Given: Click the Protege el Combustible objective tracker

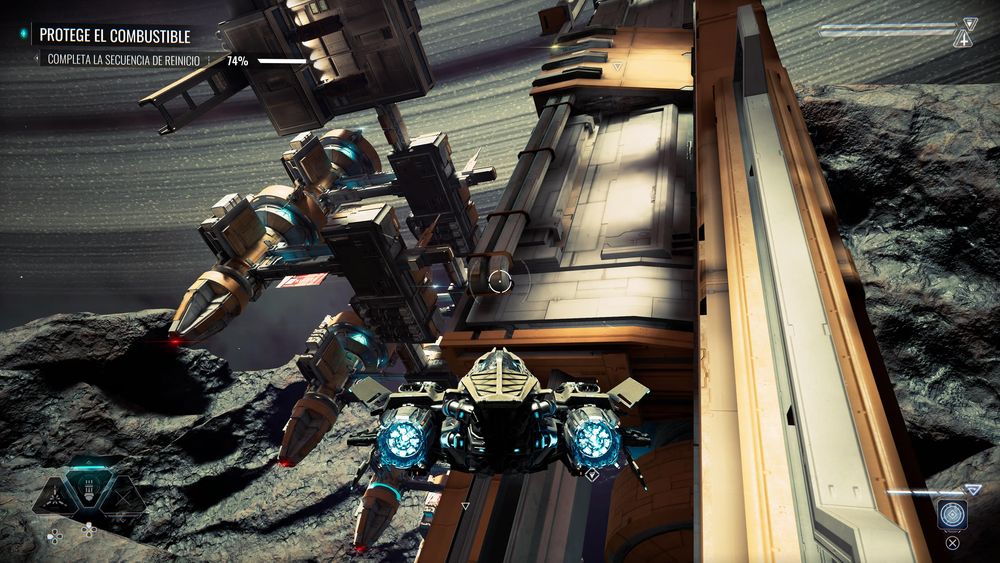Looking at the screenshot, I should point(113,35).
